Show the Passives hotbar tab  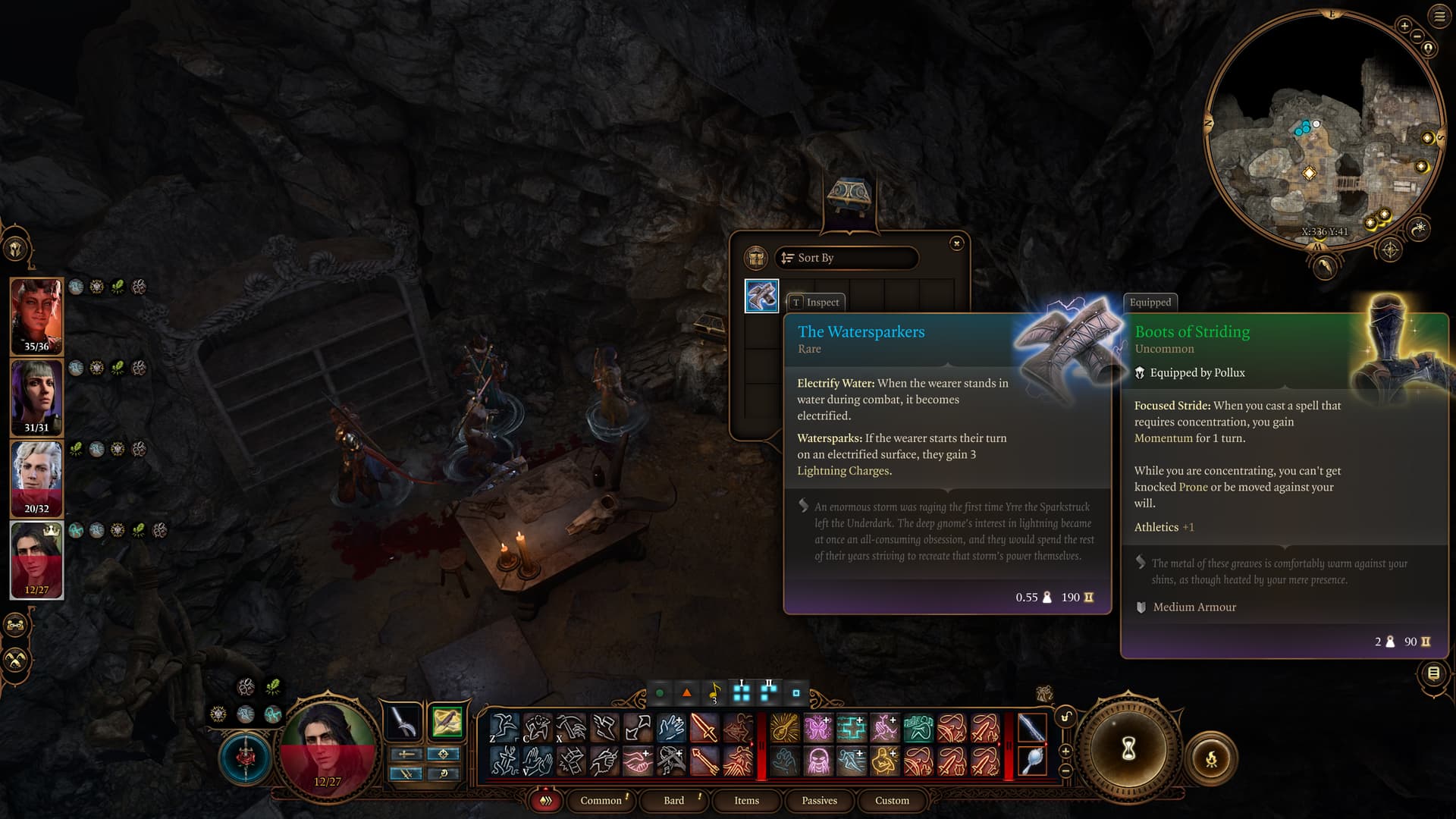[x=819, y=800]
